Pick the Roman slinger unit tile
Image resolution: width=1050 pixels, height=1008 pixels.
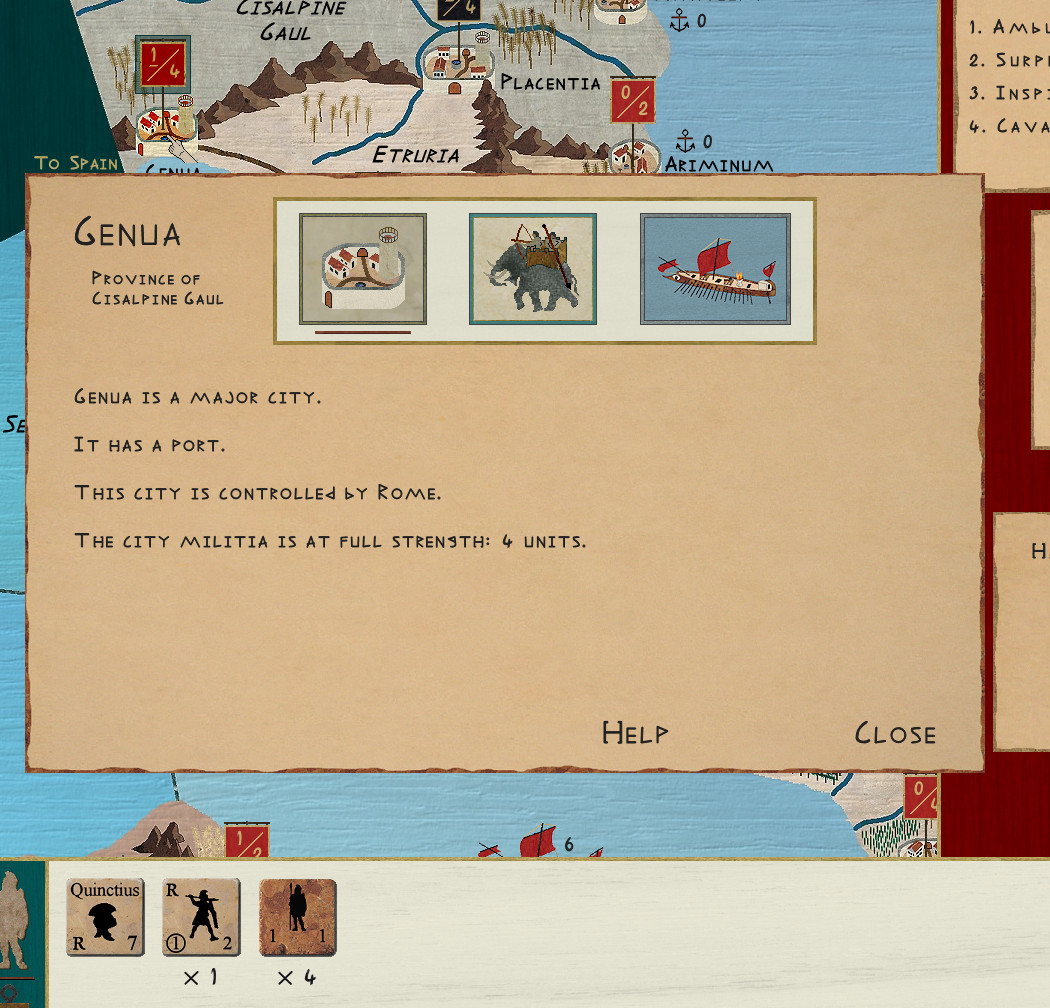tap(201, 917)
